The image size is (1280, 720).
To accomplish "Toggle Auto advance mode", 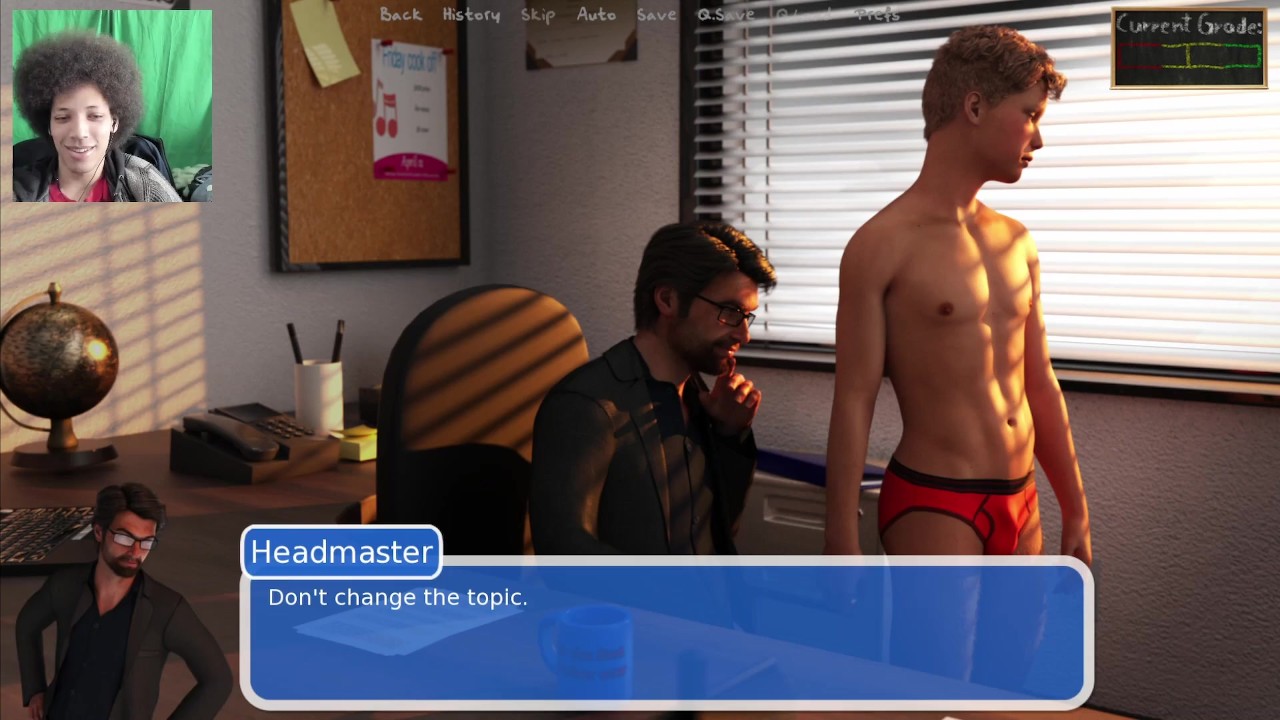I will point(596,15).
